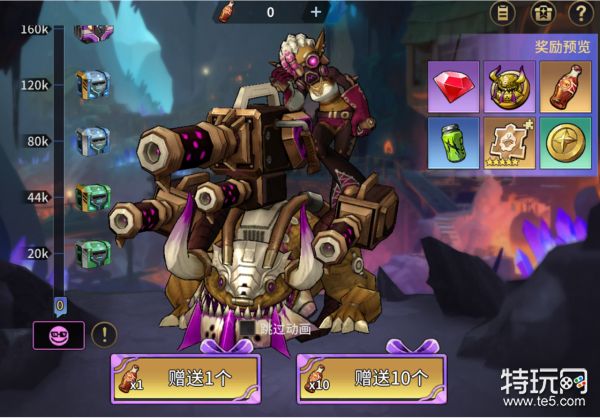This screenshot has height=418, width=600.
Task: Select the 80k milestone chest
Action: [x=92, y=141]
